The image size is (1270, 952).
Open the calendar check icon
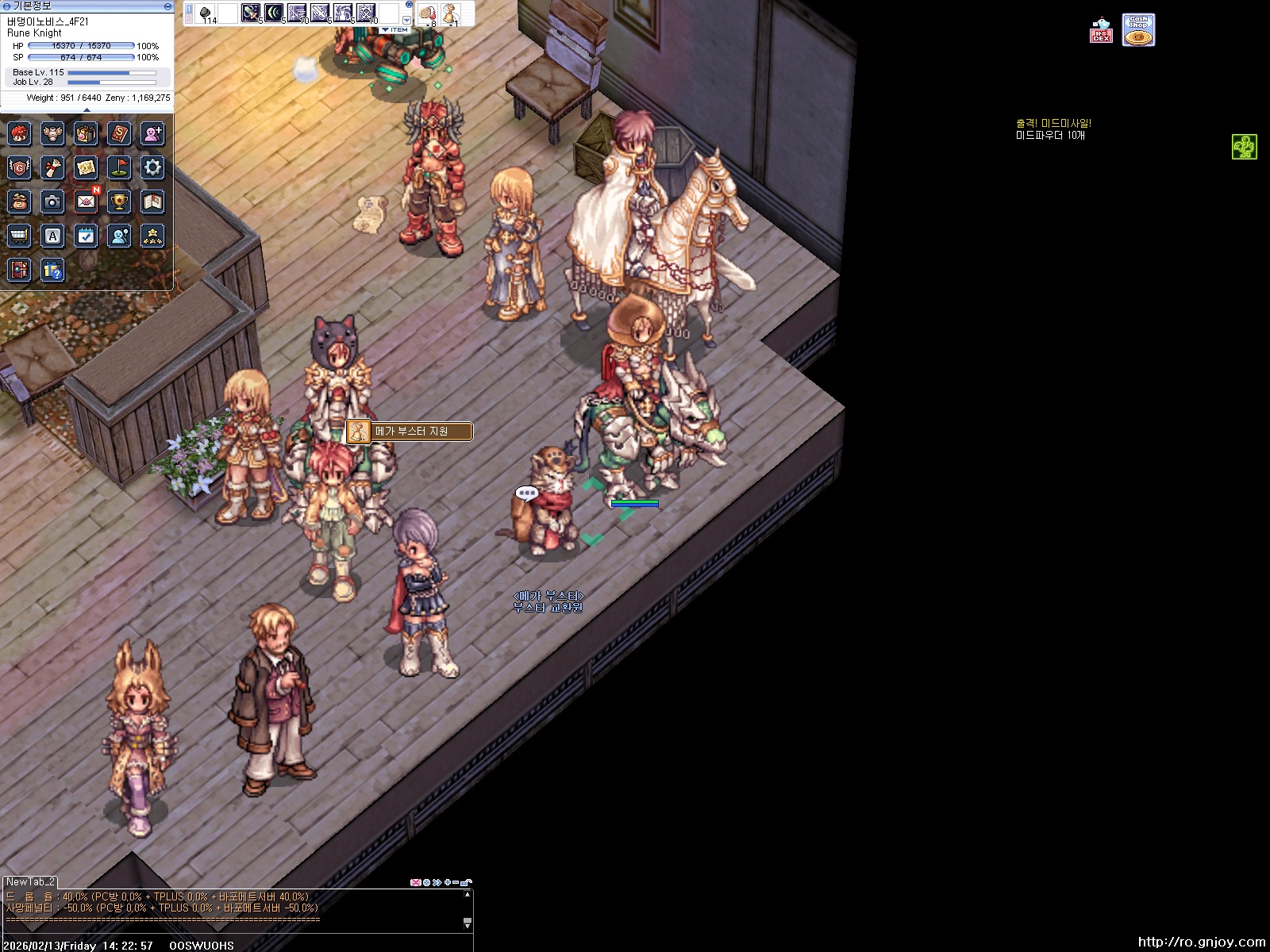86,236
